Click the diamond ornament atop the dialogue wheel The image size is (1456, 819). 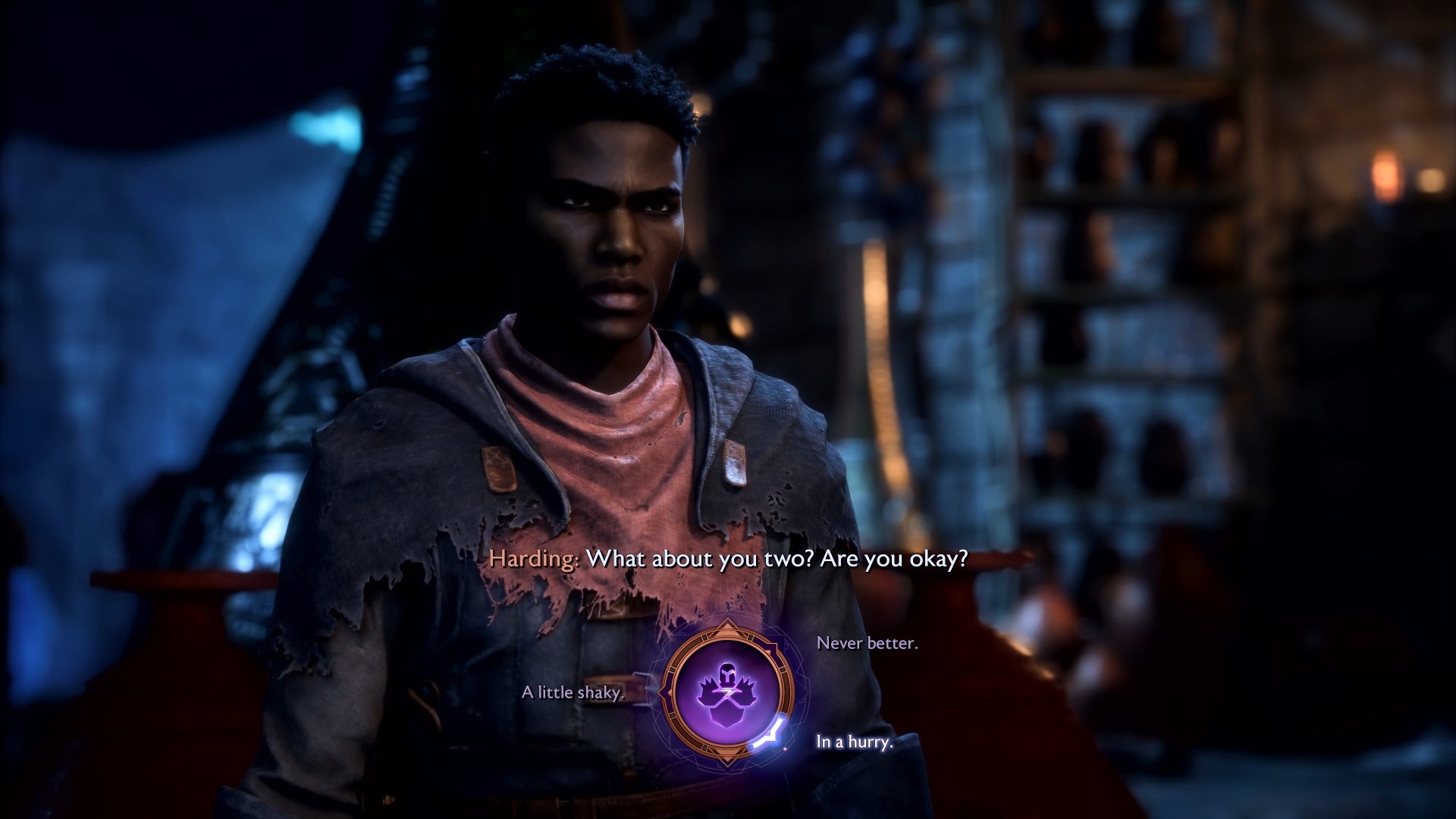728,625
